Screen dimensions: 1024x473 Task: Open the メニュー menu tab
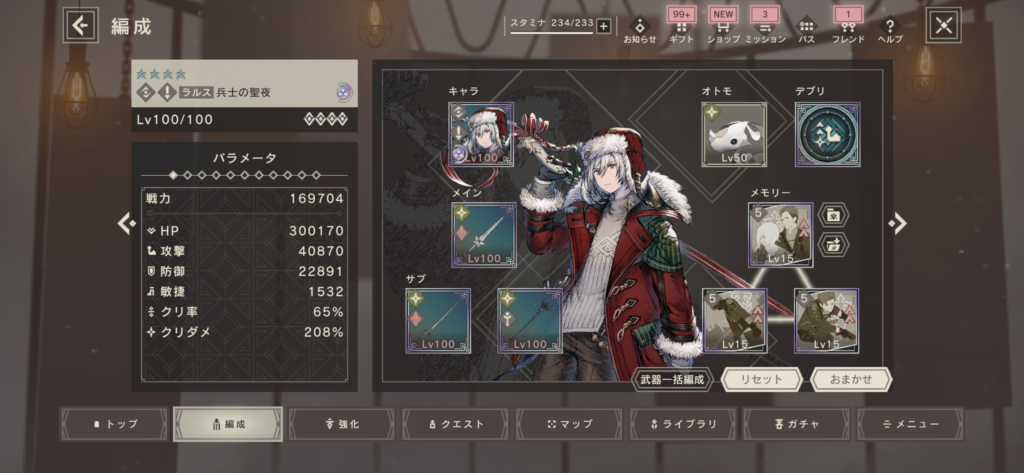(910, 424)
